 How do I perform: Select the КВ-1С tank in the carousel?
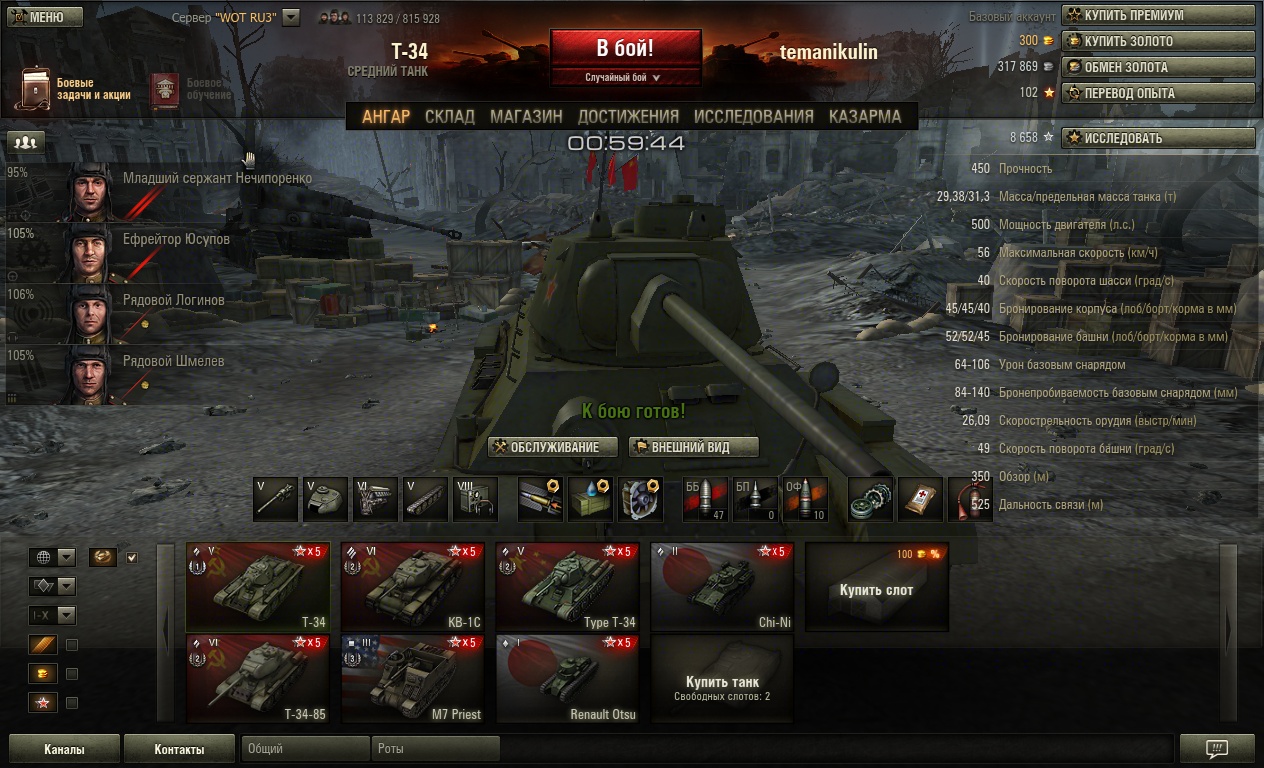(412, 587)
